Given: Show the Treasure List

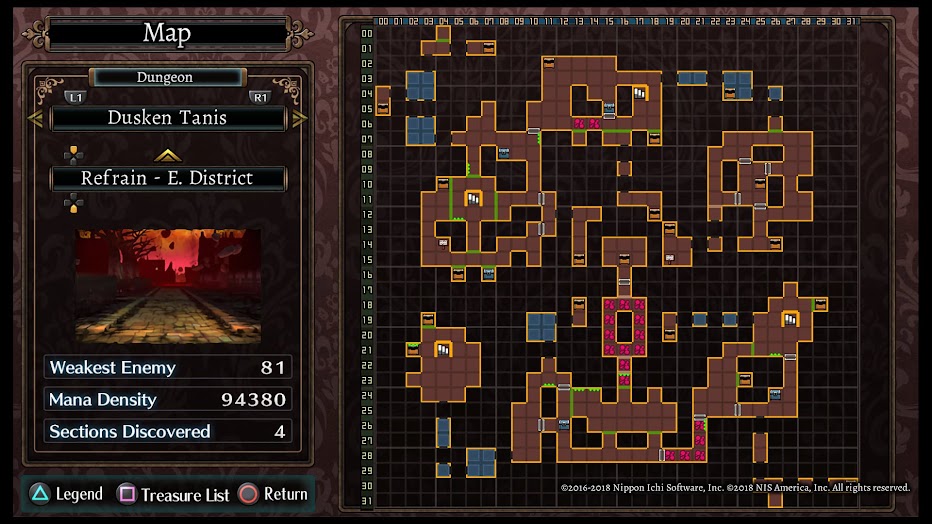Looking at the screenshot, I should tap(174, 494).
